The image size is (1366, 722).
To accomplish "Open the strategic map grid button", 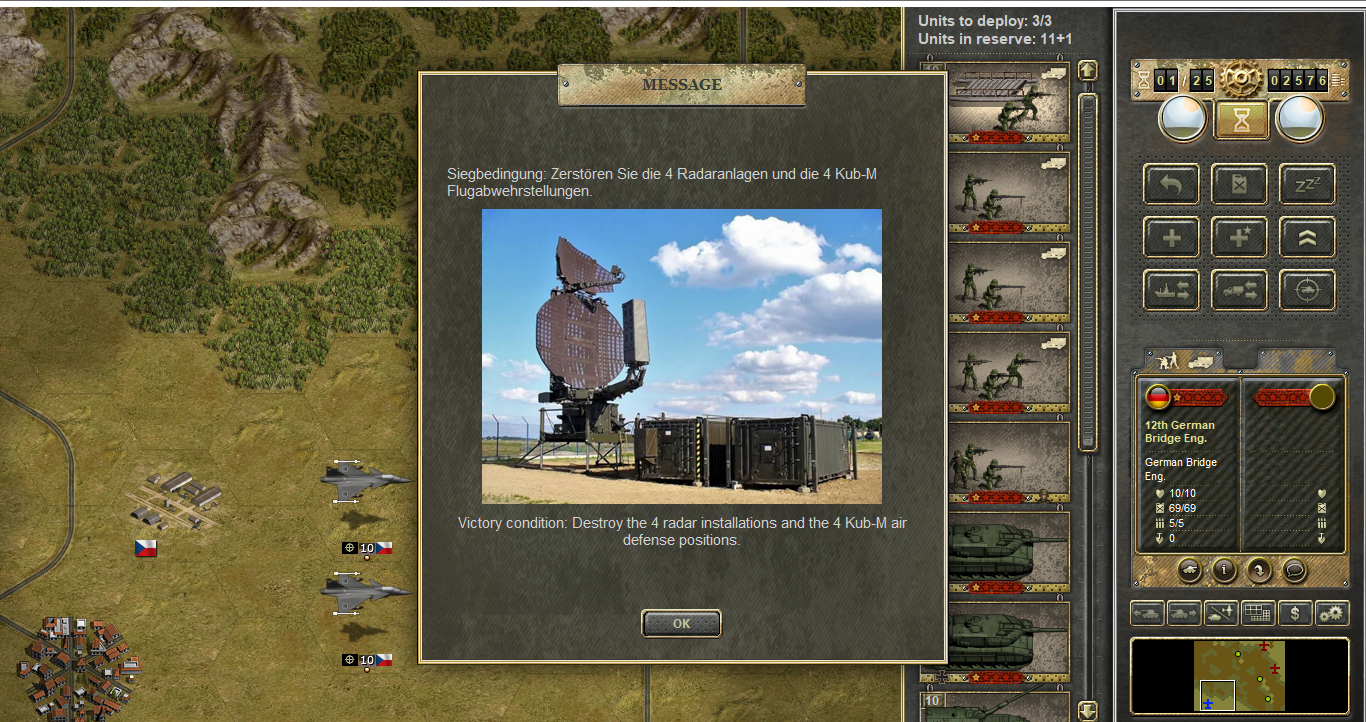I will [1258, 612].
